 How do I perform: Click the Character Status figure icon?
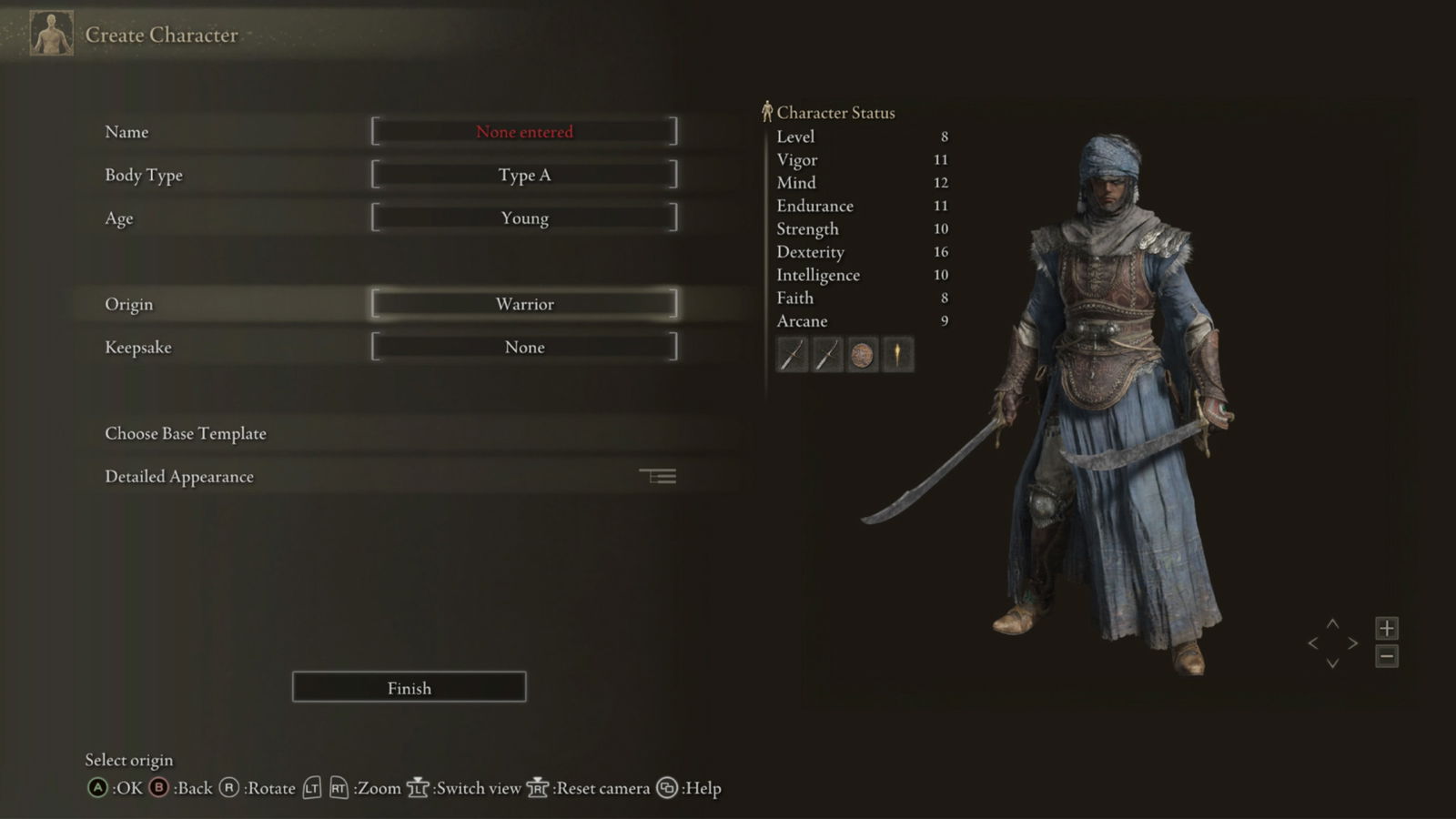tap(765, 111)
